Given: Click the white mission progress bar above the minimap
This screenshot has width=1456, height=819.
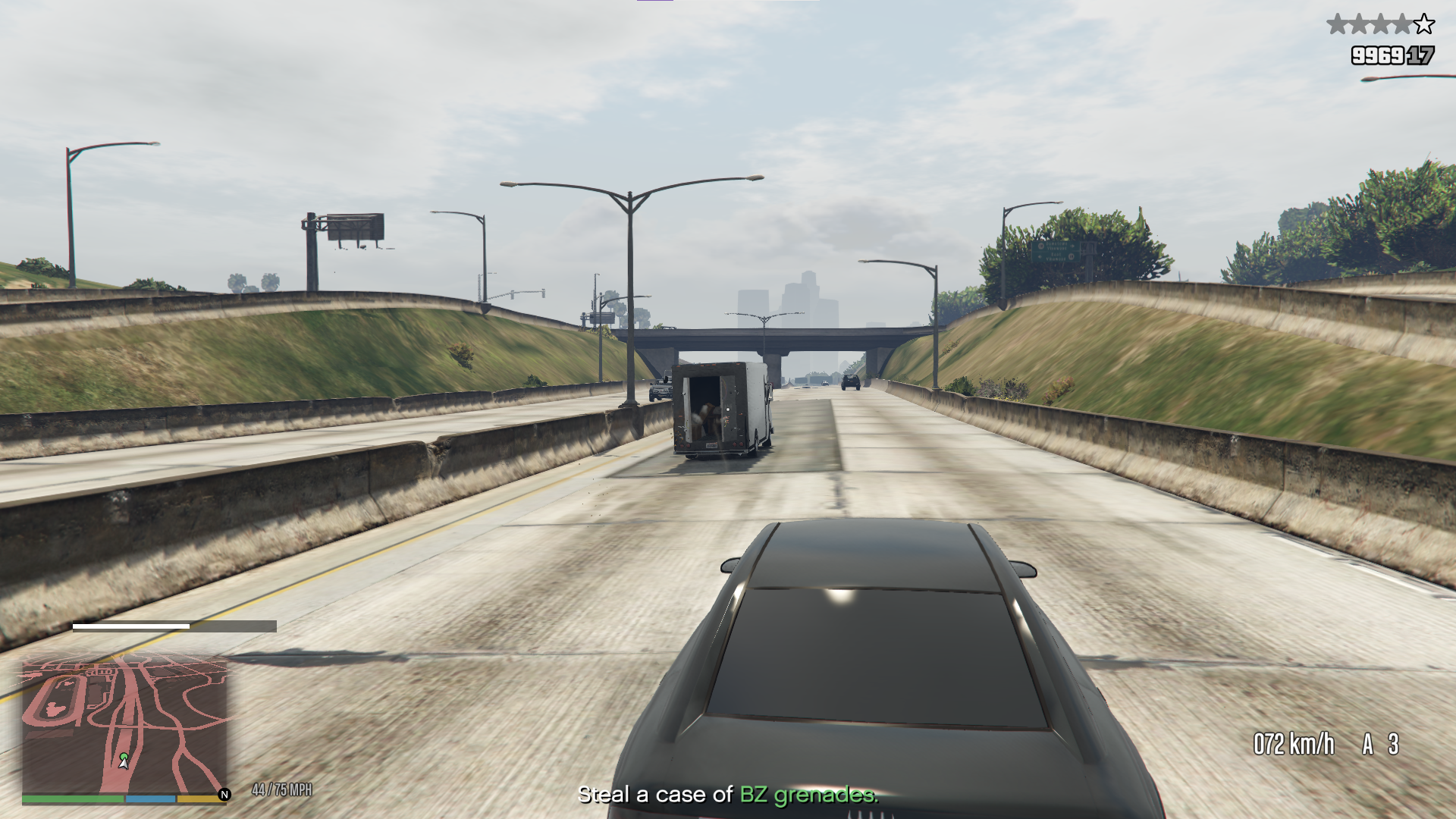Looking at the screenshot, I should pos(130,626).
